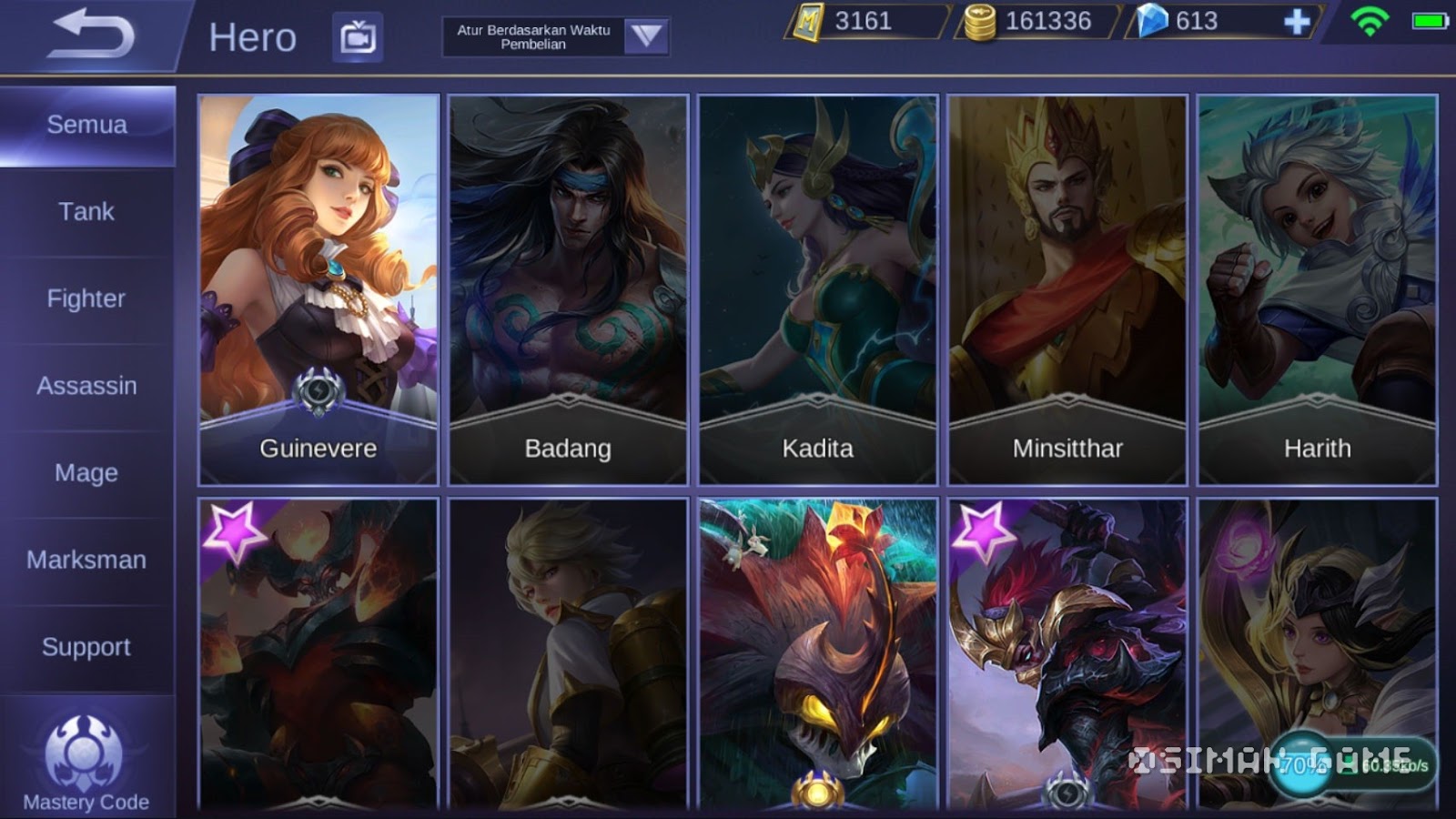This screenshot has height=819, width=1456.
Task: Switch to the Fighter category
Action: (86, 298)
